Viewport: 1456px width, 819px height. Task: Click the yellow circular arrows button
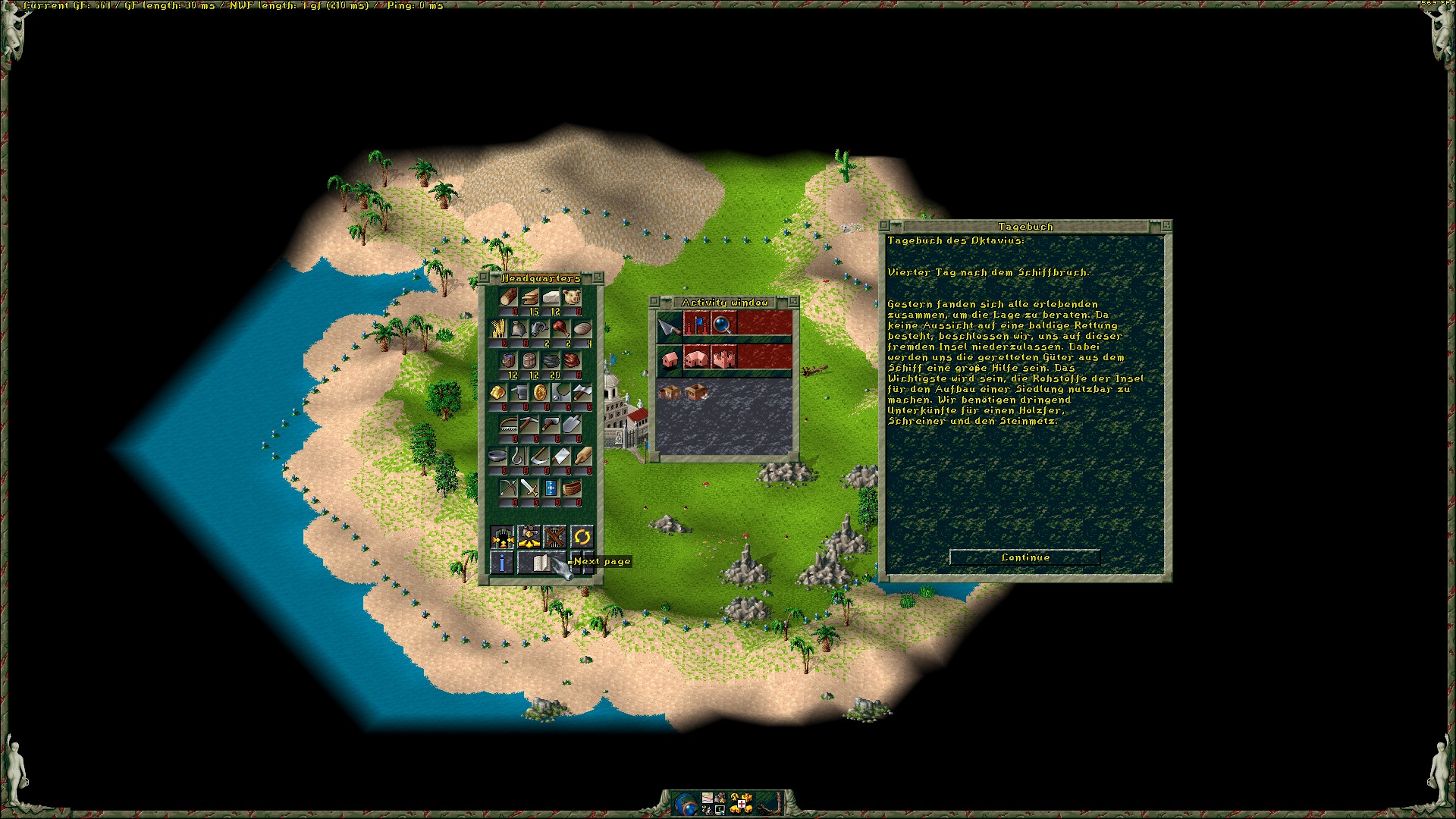582,537
